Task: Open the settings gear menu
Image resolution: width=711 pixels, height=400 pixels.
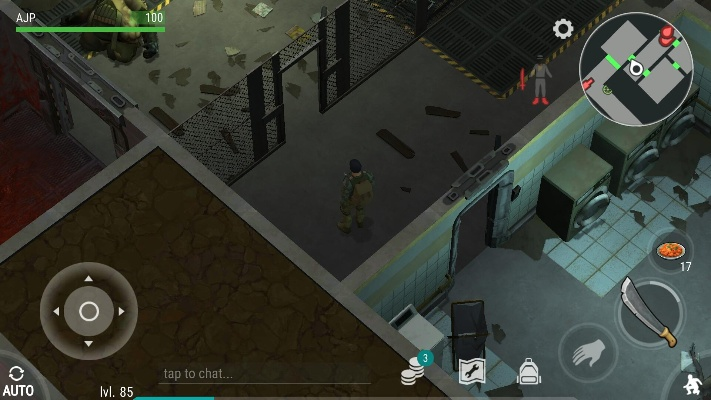Action: click(x=563, y=29)
